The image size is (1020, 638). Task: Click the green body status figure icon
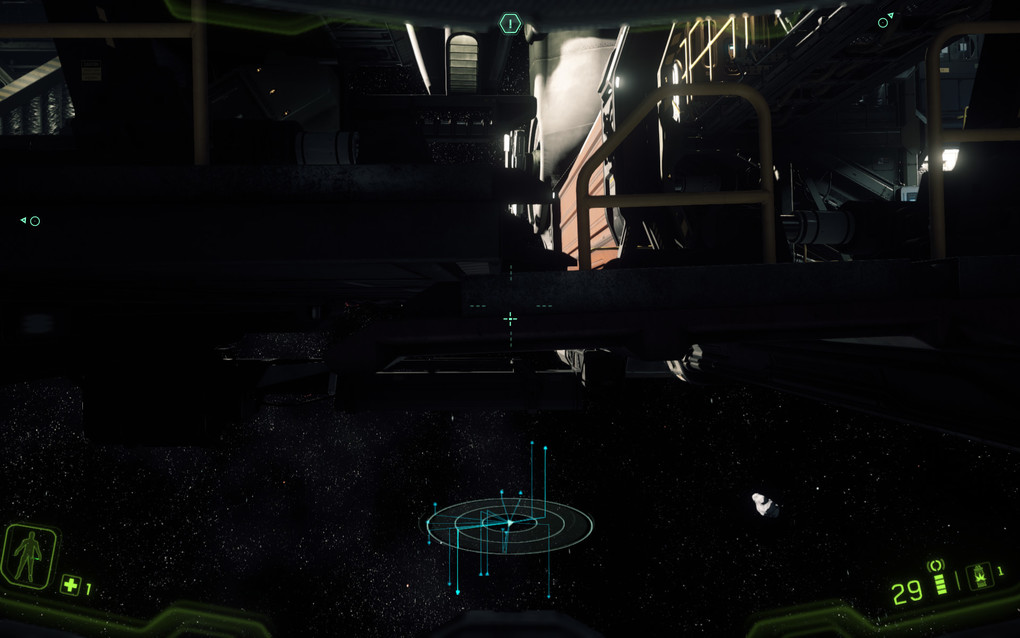tap(28, 556)
